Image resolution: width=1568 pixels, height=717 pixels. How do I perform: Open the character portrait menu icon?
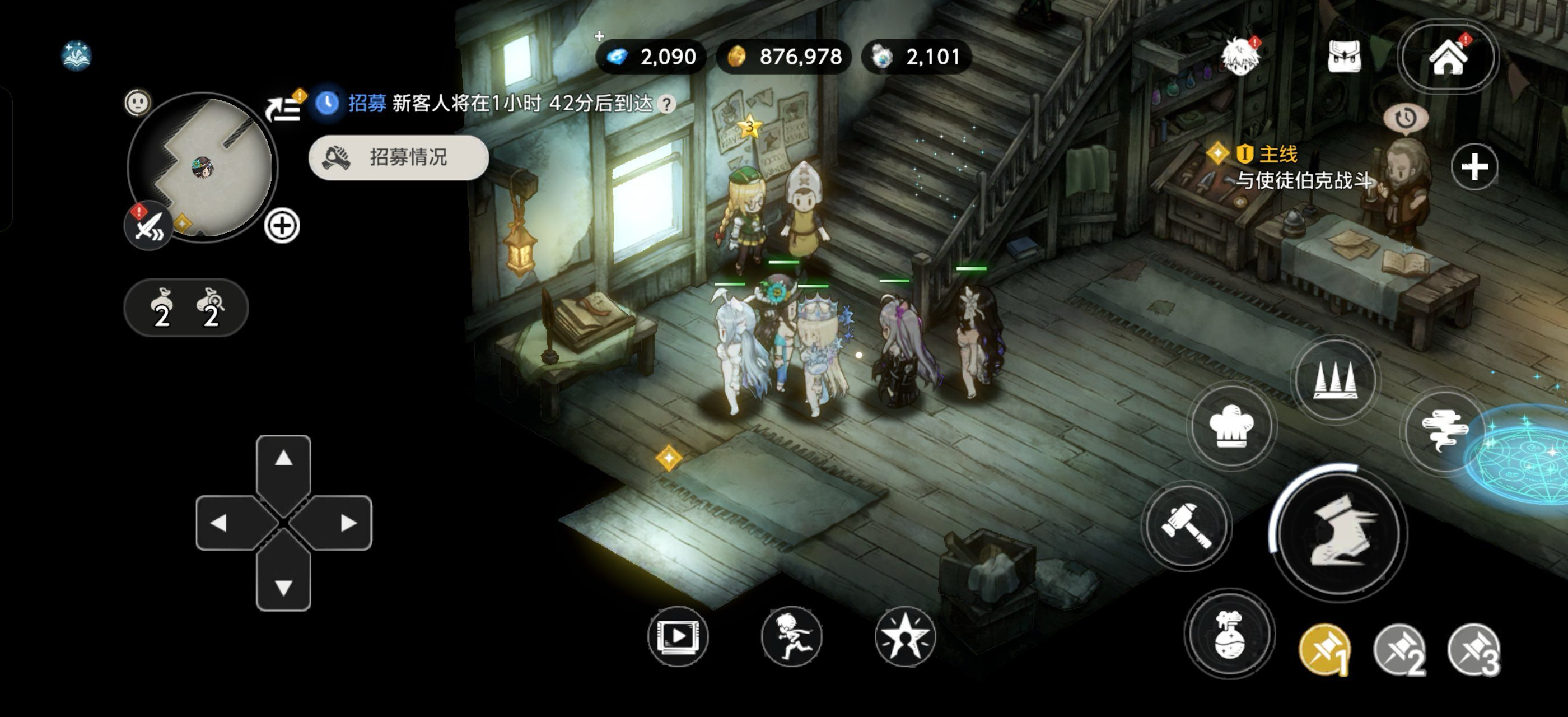(x=1240, y=57)
